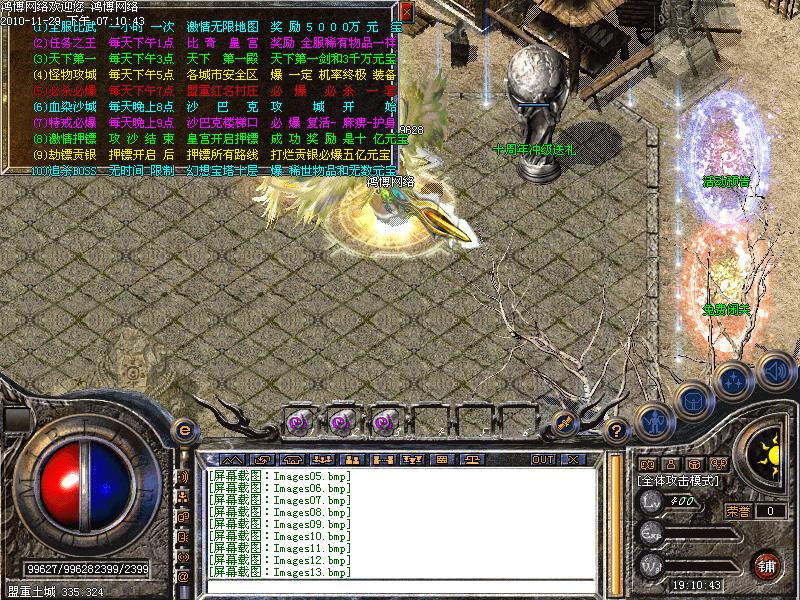Screen dimensions: 800x600
Task: Click the 免费闯关 portal label
Action: point(728,310)
